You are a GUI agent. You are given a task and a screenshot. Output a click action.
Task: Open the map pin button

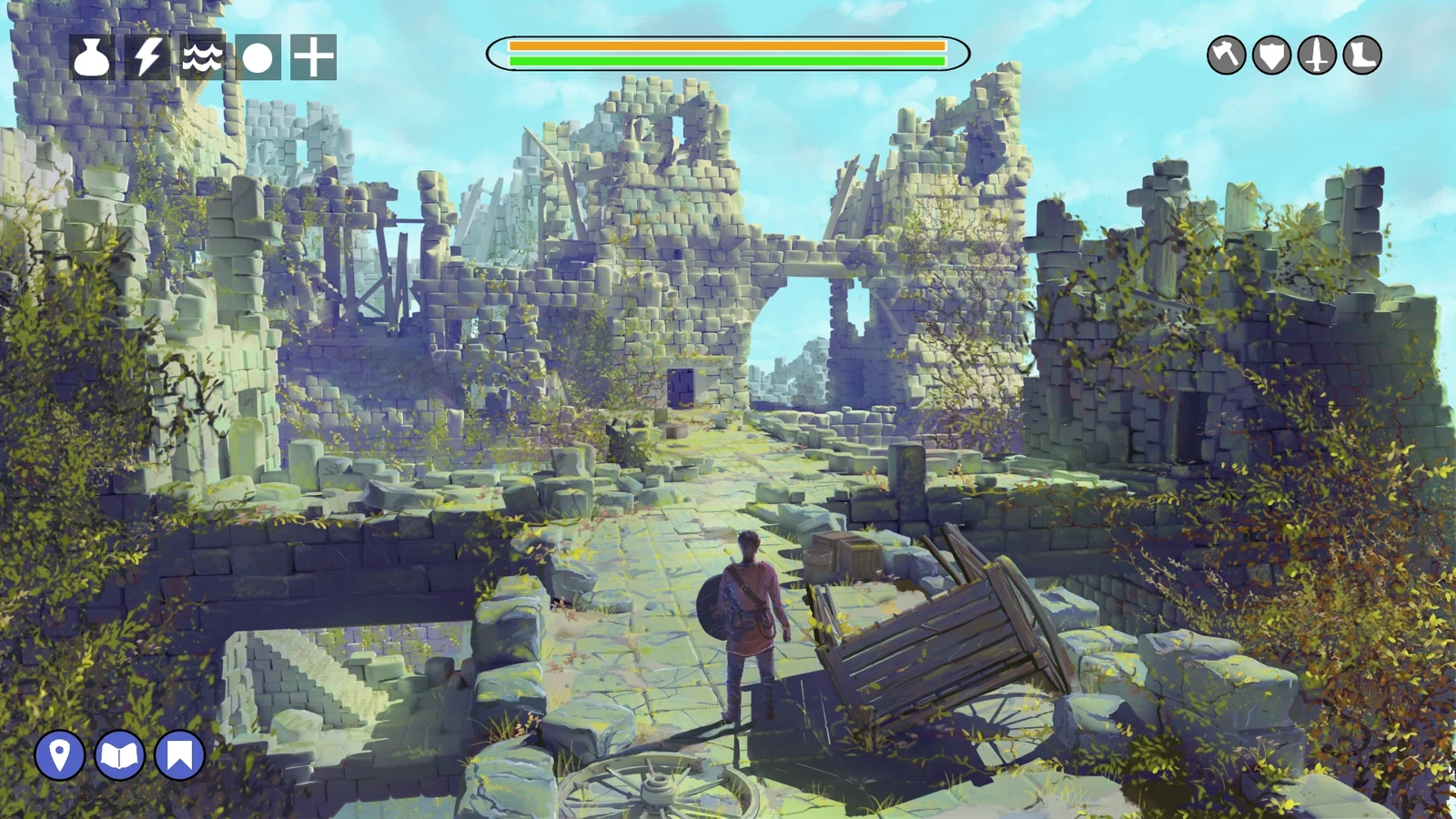tap(60, 755)
